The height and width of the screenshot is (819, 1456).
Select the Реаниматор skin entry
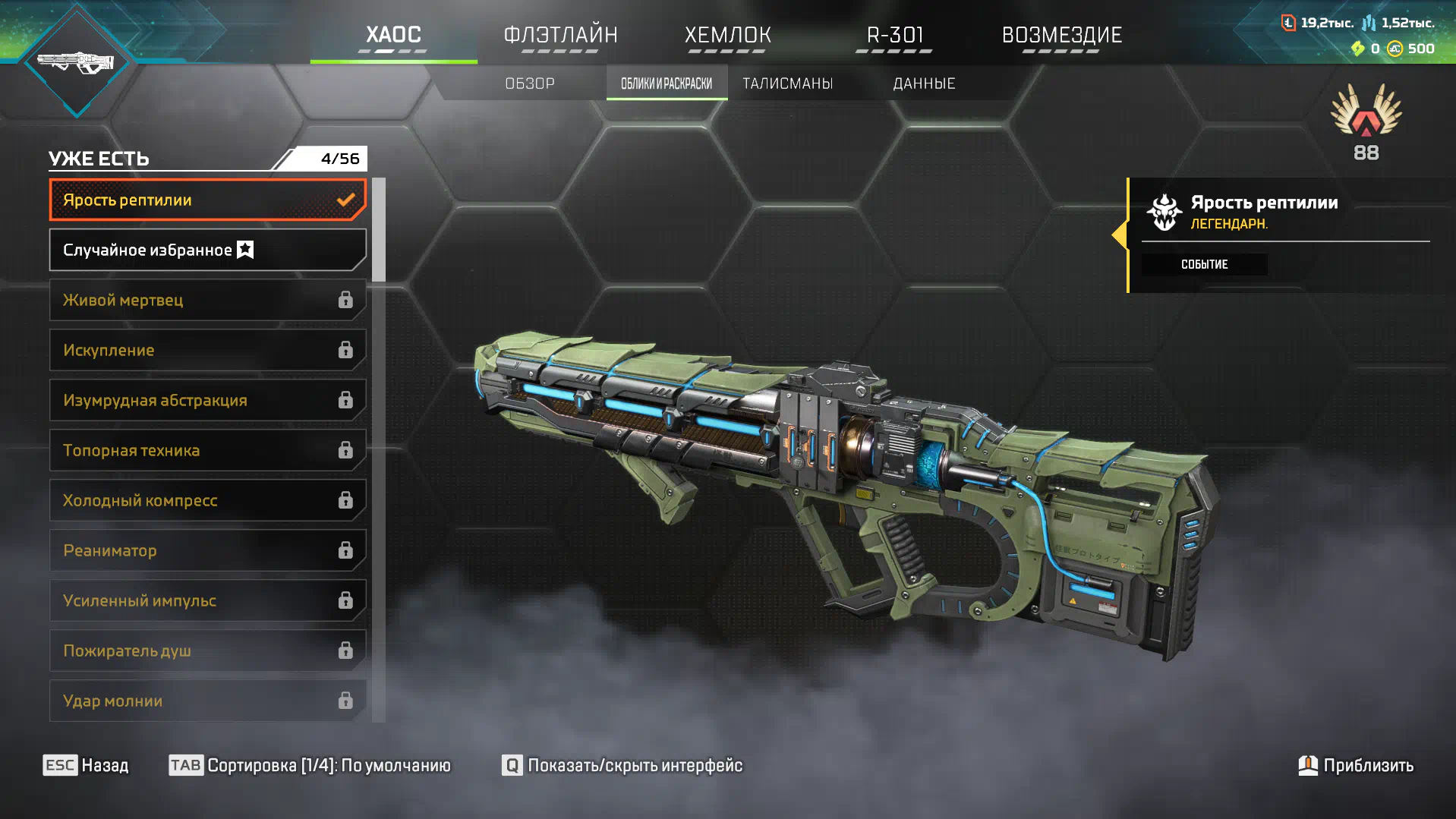tap(207, 550)
